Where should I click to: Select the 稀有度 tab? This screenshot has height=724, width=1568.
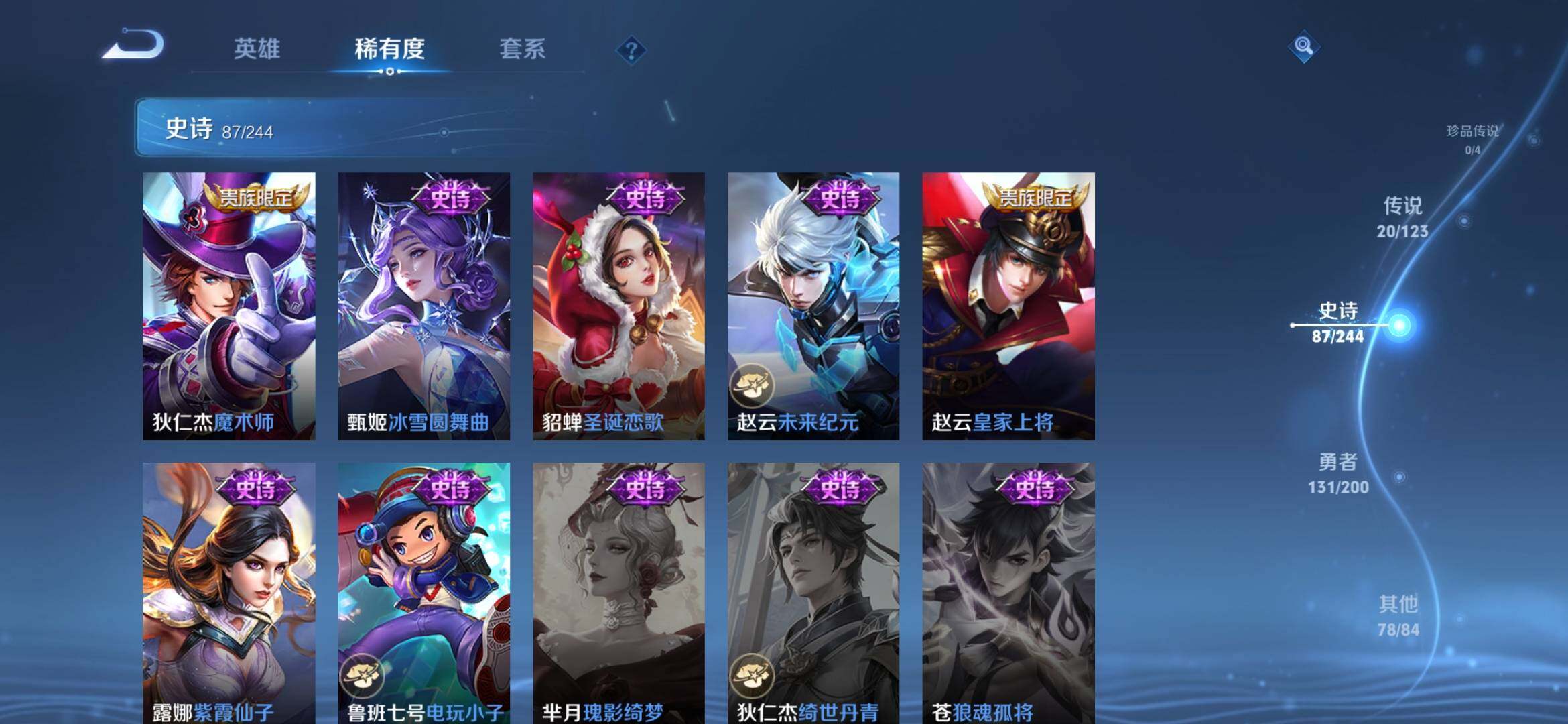389,49
